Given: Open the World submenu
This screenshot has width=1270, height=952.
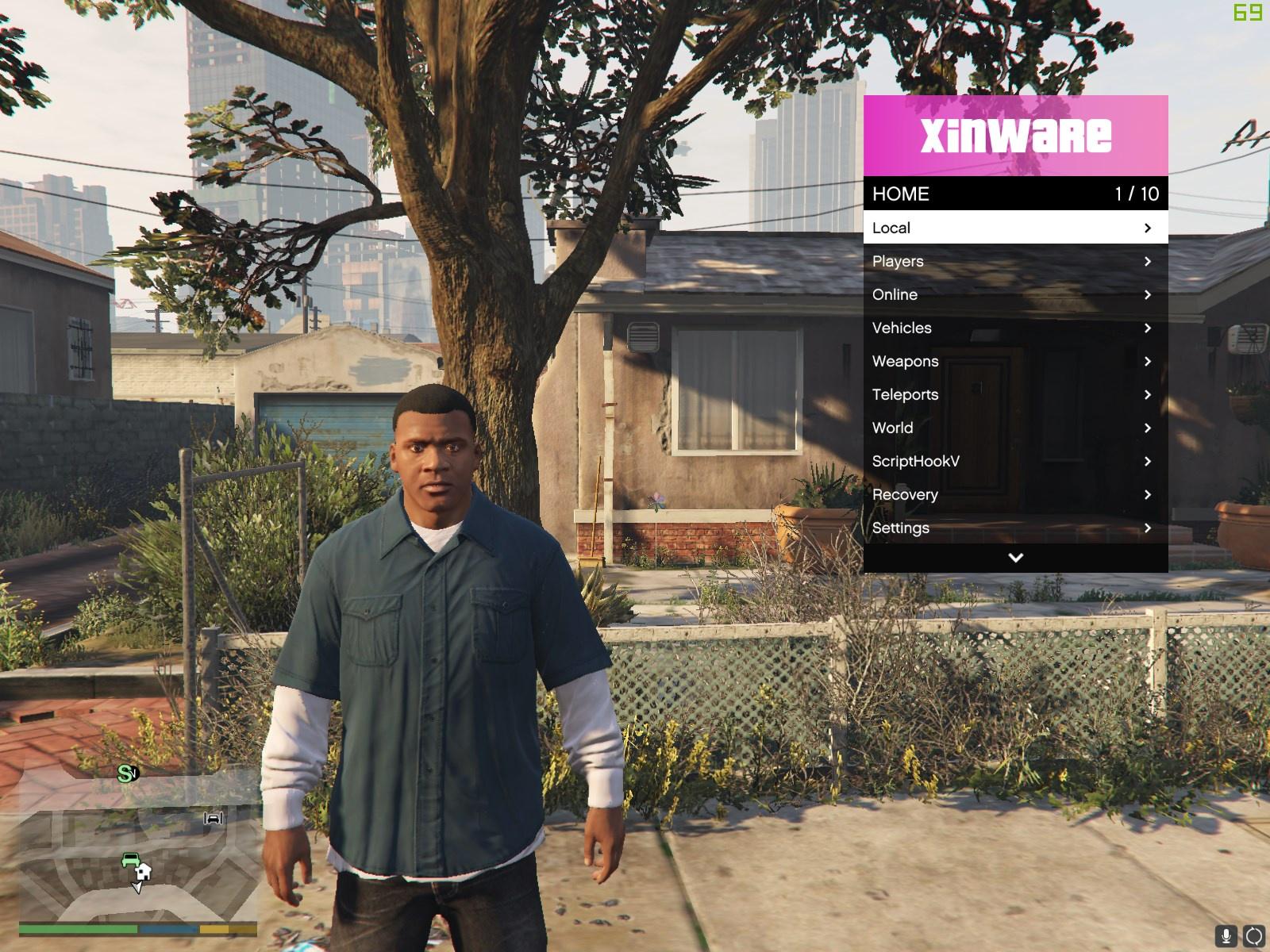Looking at the screenshot, I should pos(1014,428).
